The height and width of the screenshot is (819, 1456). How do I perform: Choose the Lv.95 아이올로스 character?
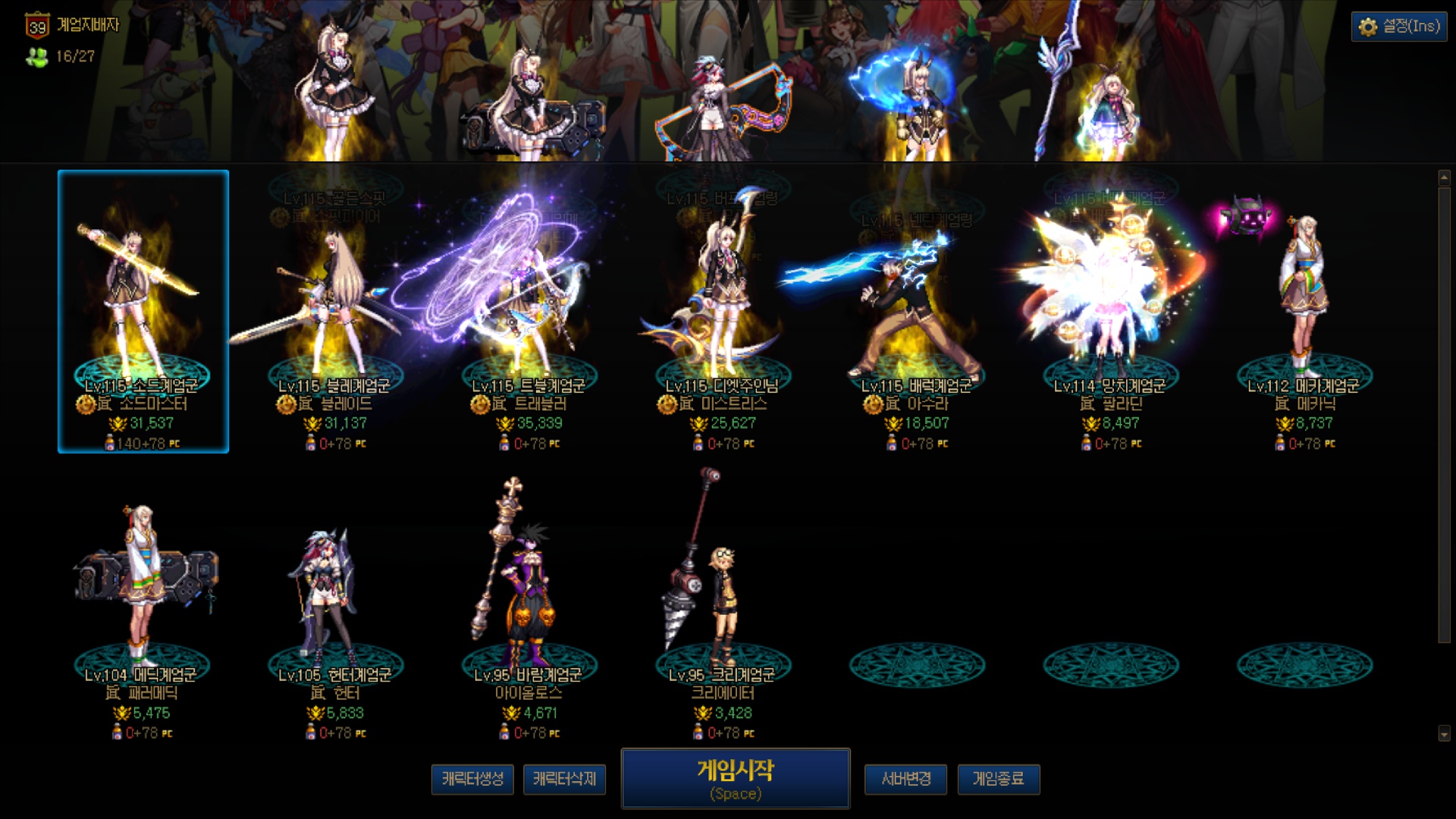(529, 599)
